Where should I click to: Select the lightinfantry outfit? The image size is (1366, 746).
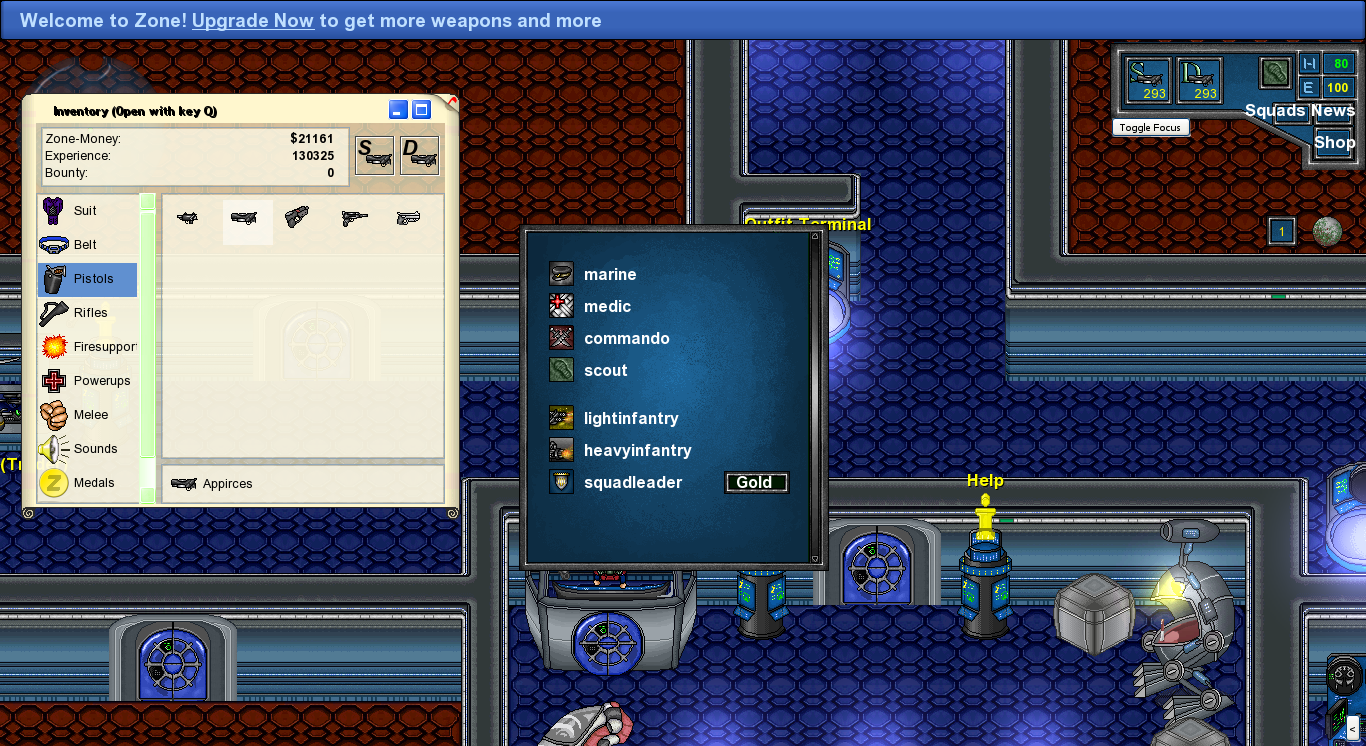(630, 419)
